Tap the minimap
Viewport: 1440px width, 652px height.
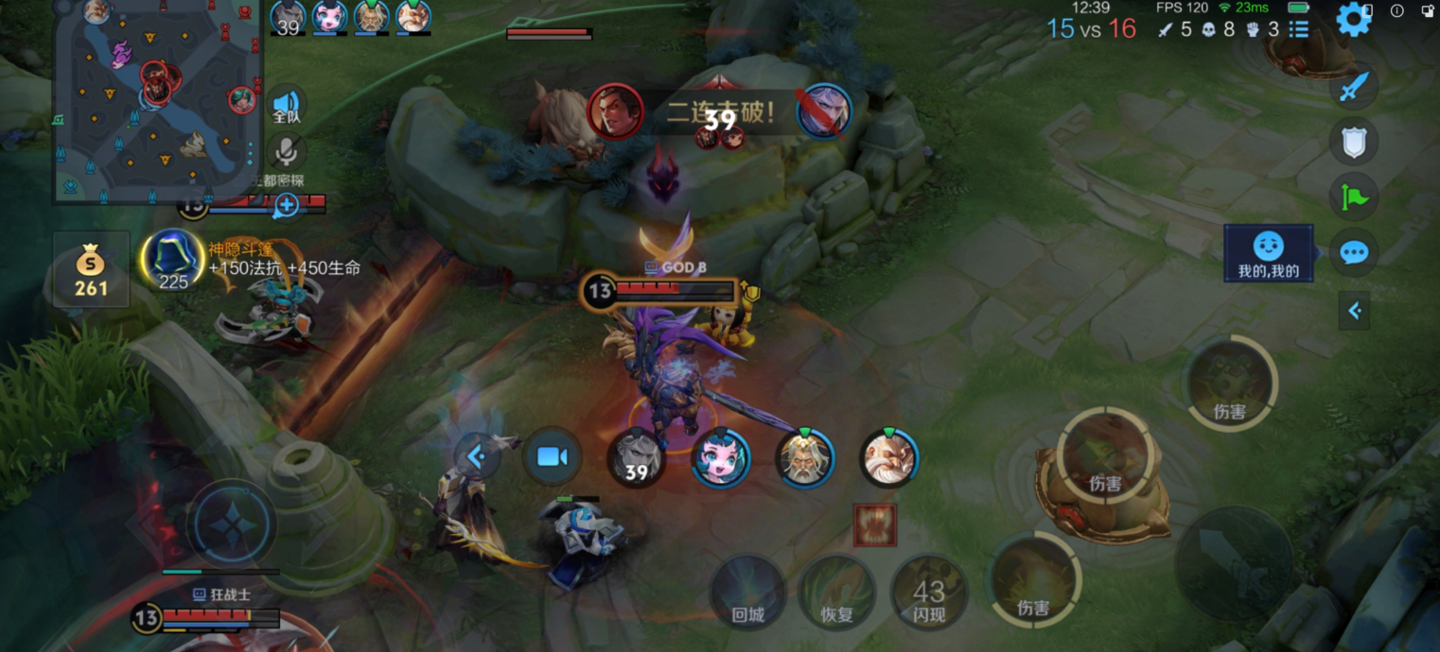point(158,98)
